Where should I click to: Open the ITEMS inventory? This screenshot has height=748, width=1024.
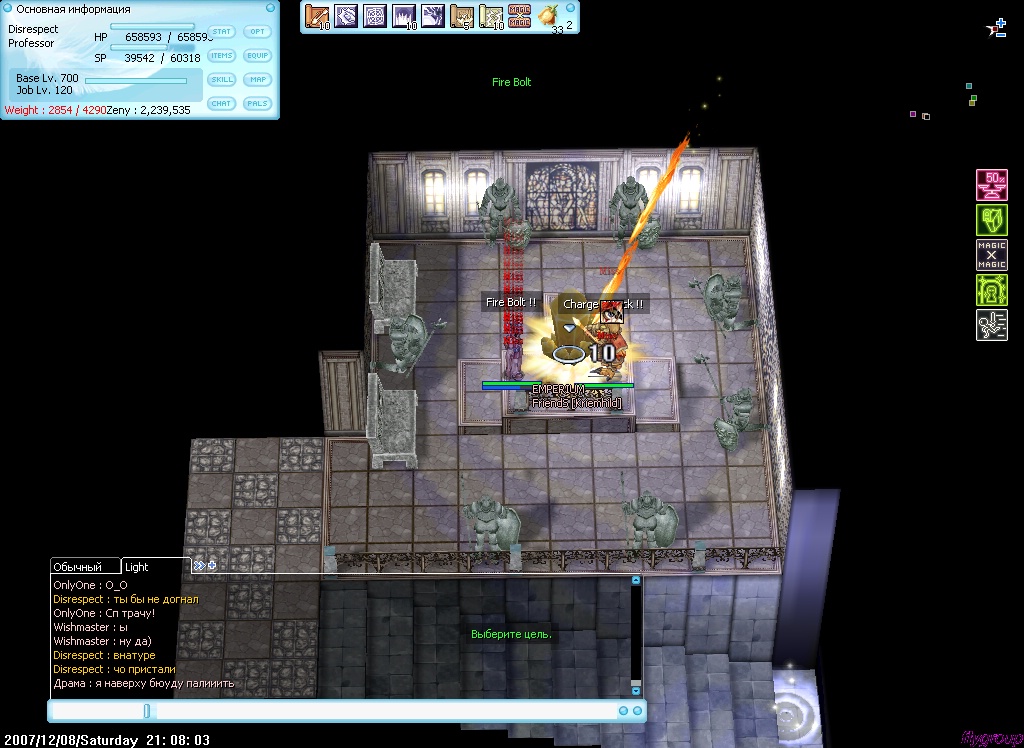pyautogui.click(x=222, y=56)
